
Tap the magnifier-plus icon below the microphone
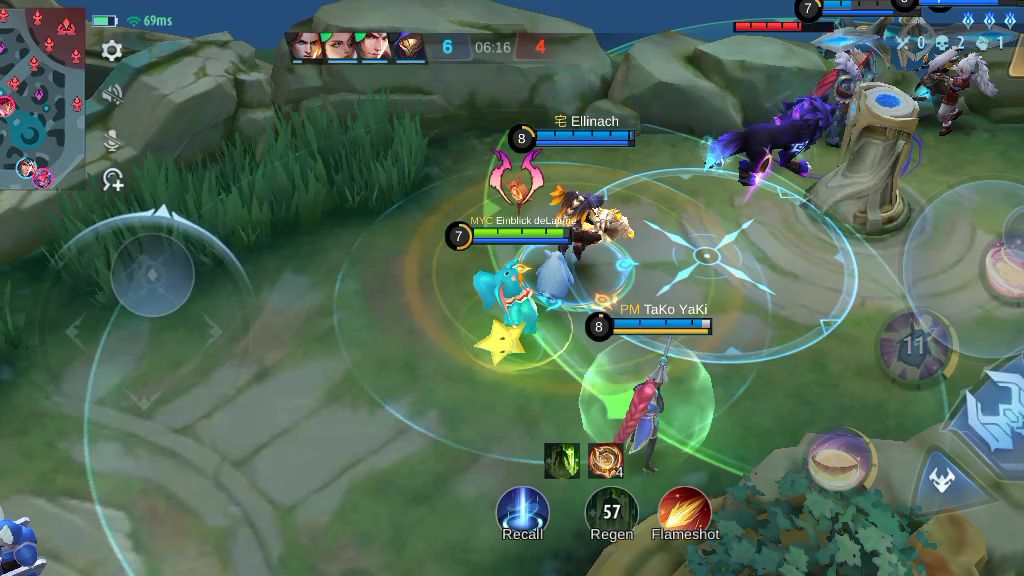click(113, 180)
